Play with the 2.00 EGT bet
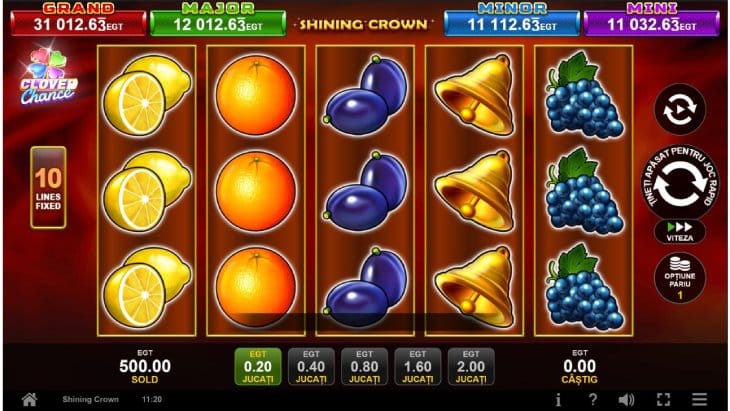This screenshot has width=730, height=411. [x=471, y=366]
